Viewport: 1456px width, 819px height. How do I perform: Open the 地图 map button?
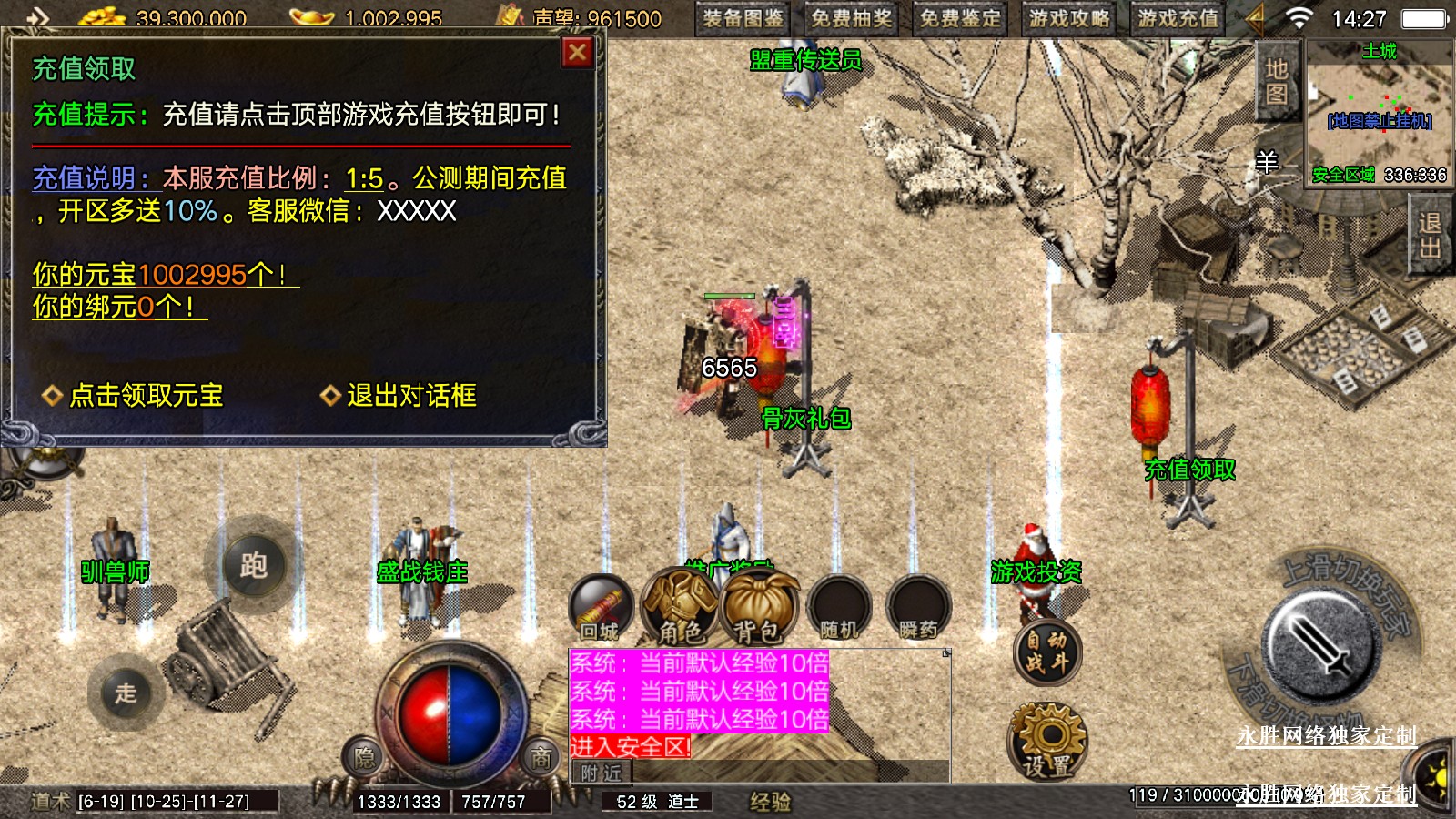click(1276, 82)
